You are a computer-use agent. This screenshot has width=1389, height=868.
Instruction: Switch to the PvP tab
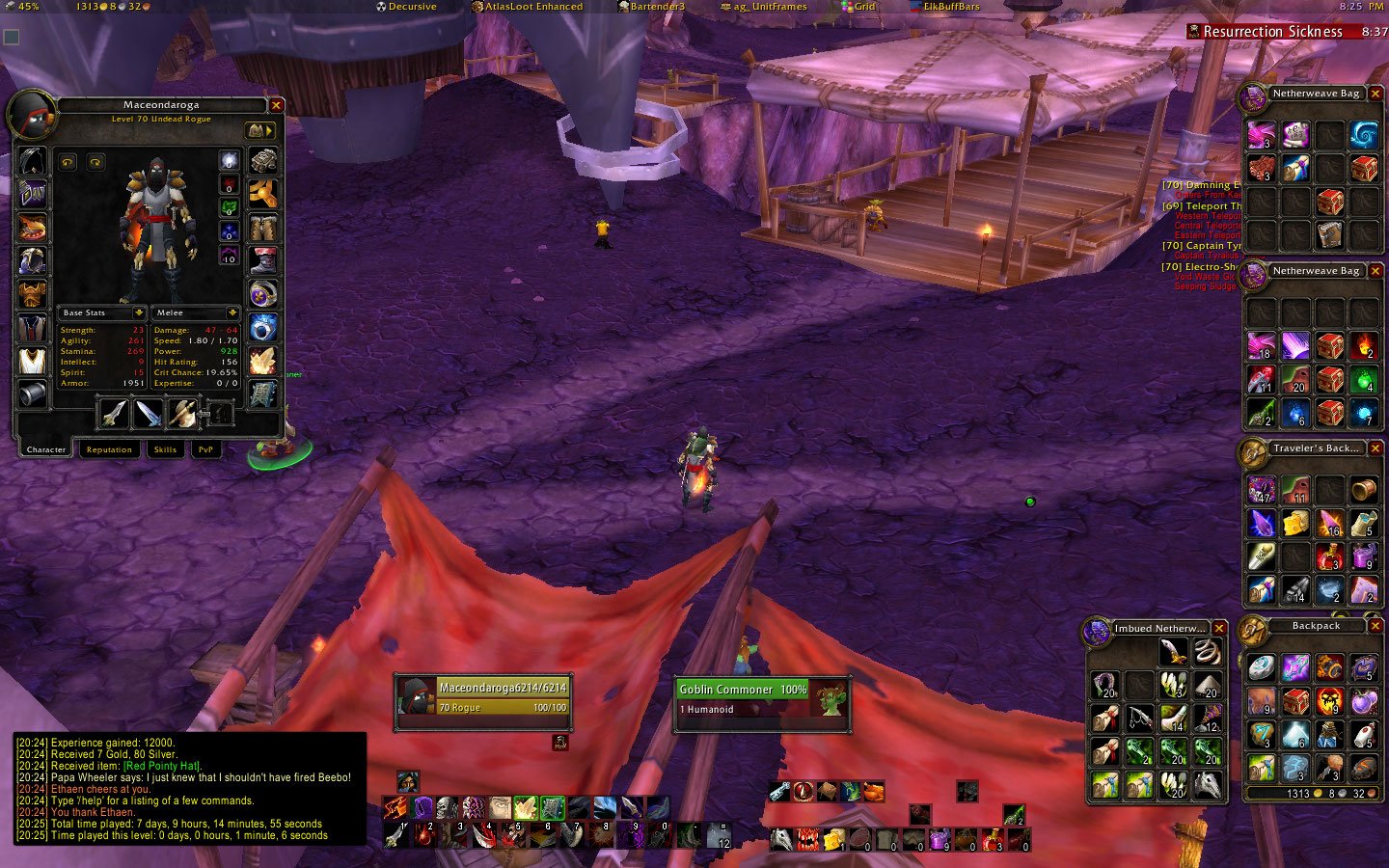(204, 449)
